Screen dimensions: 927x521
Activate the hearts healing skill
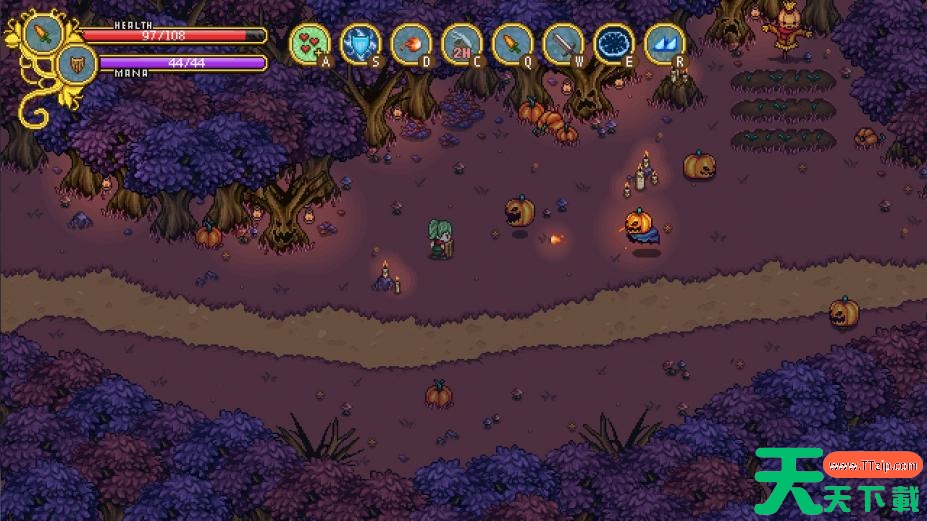310,43
